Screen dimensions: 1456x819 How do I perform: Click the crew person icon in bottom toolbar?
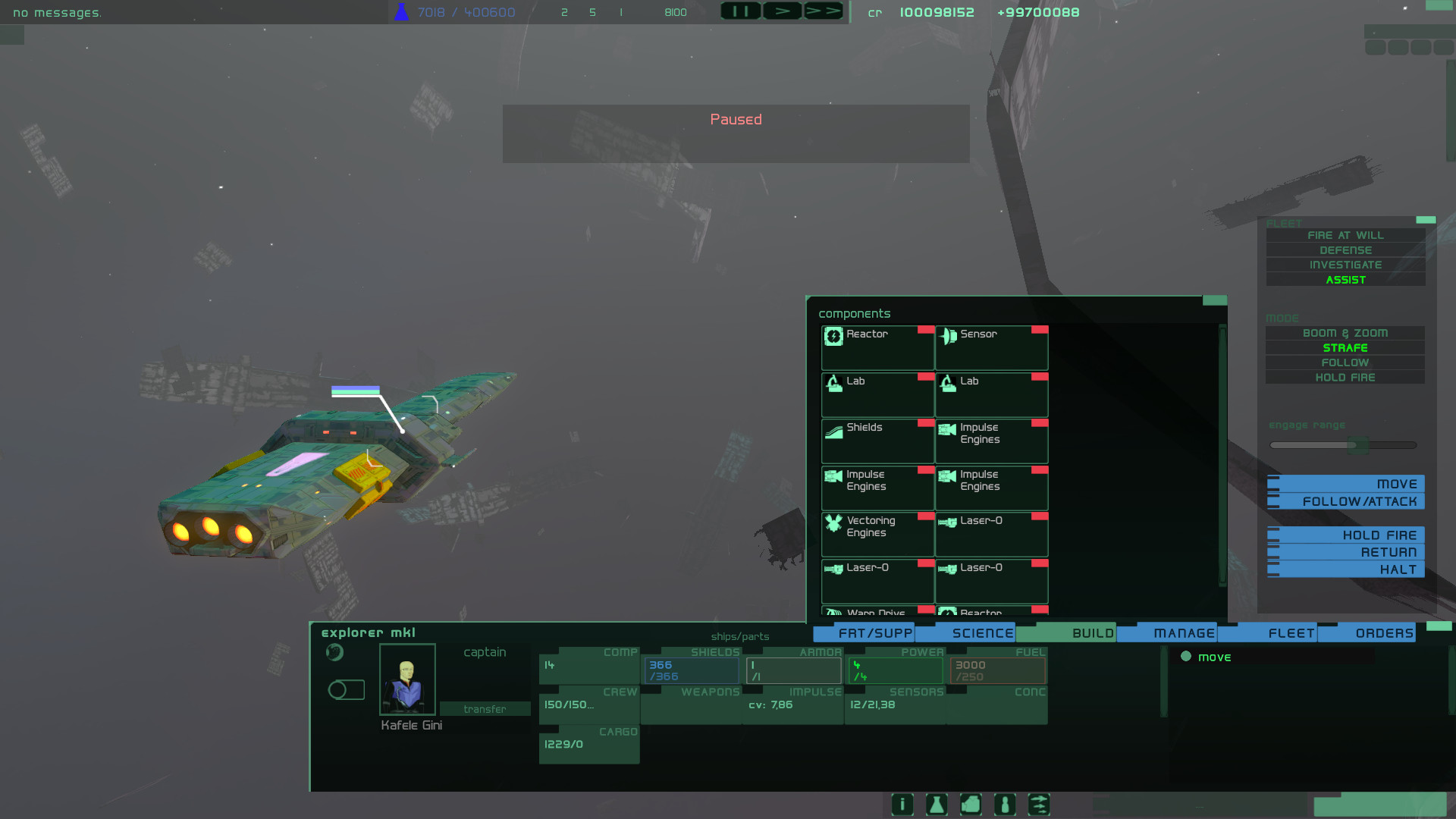click(x=1005, y=805)
